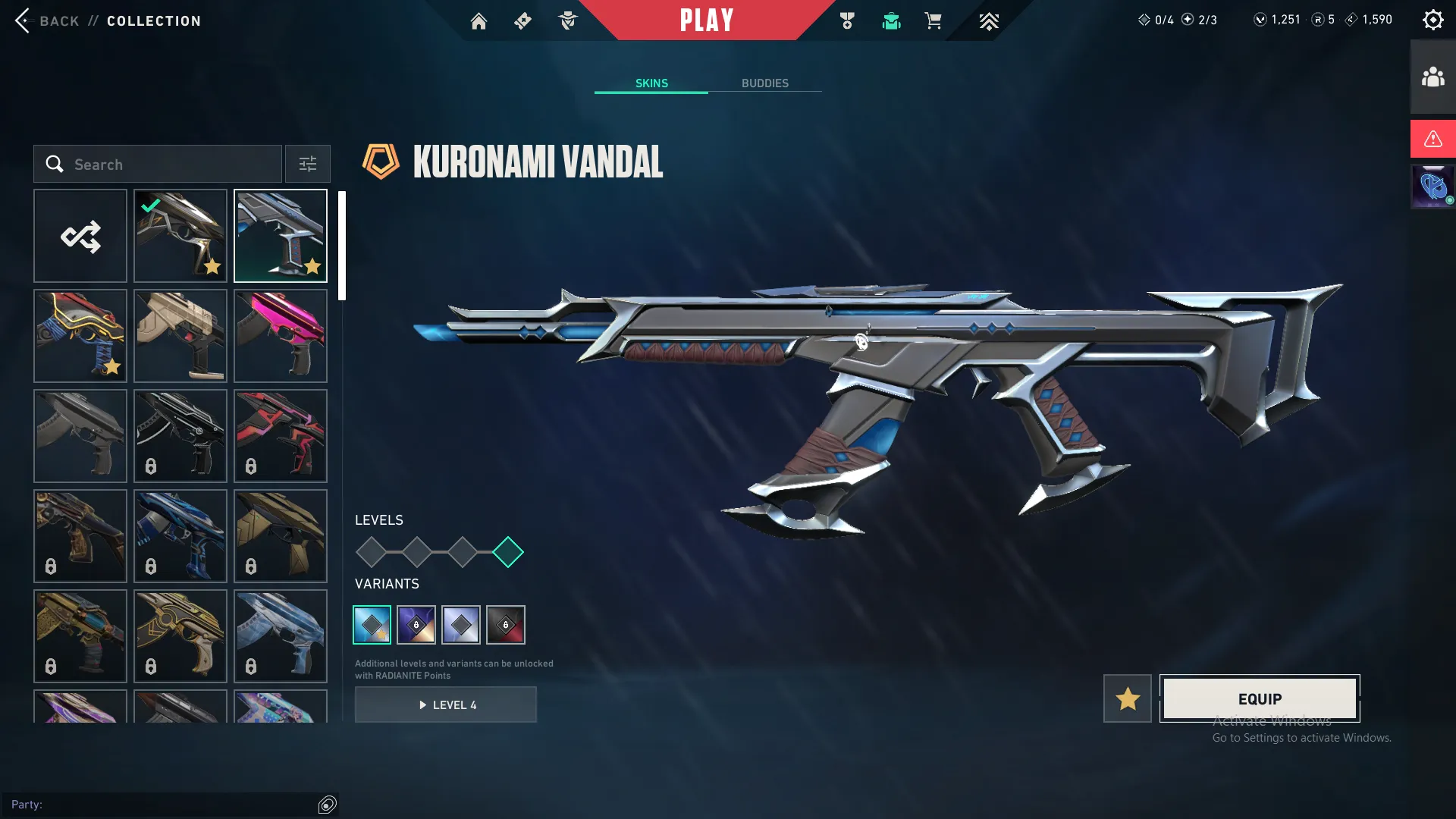Open the Agents tab icon

click(x=567, y=21)
